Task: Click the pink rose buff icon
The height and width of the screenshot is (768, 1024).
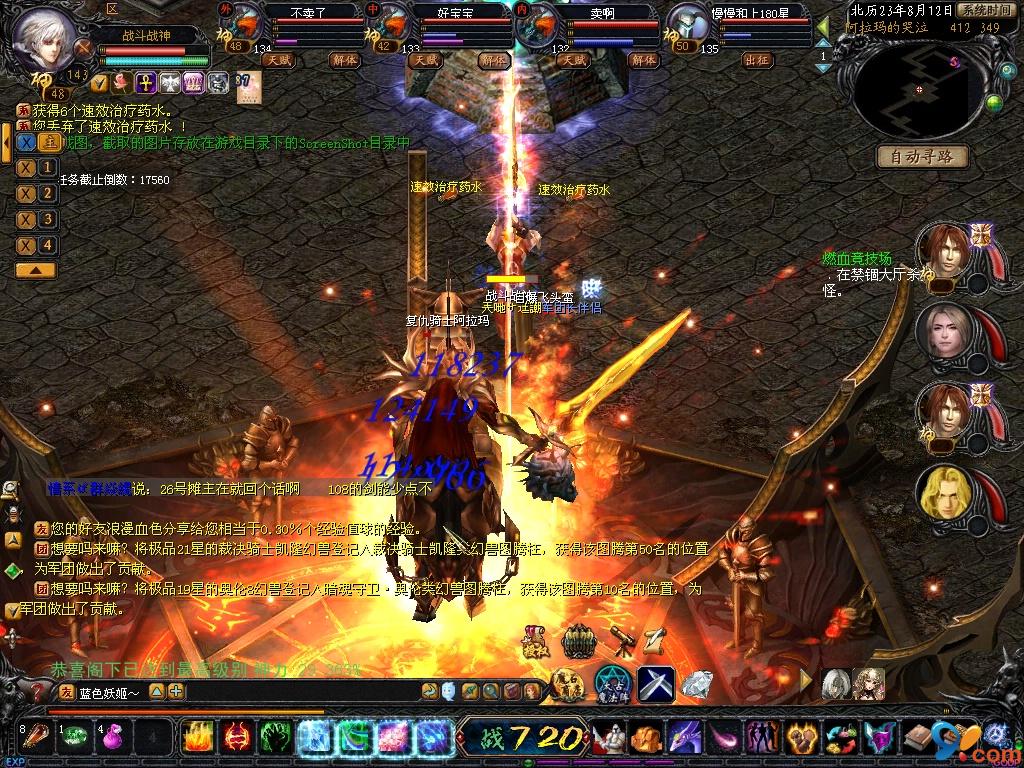Action: pyautogui.click(x=122, y=82)
